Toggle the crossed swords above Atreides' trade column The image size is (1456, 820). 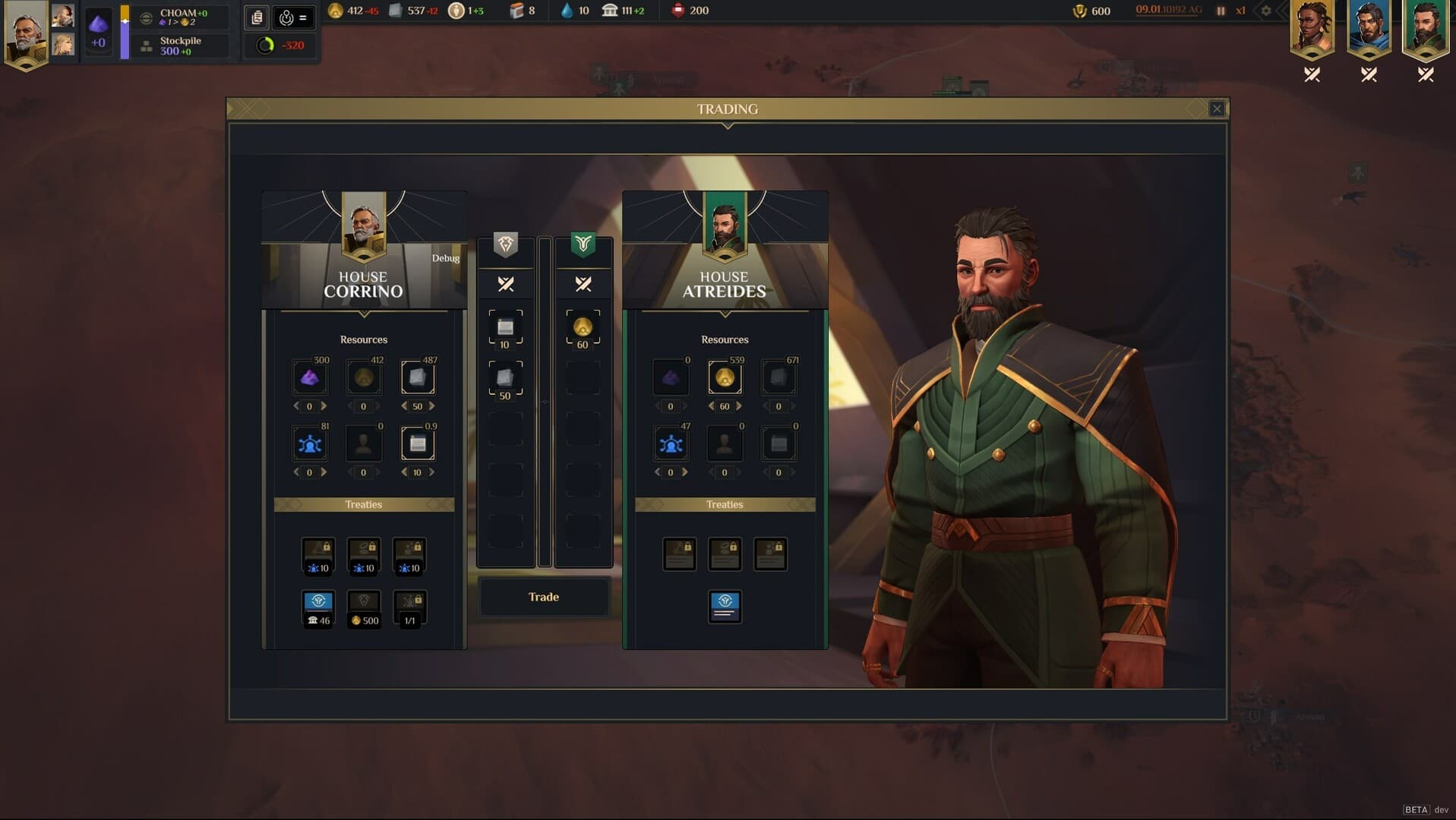point(583,285)
